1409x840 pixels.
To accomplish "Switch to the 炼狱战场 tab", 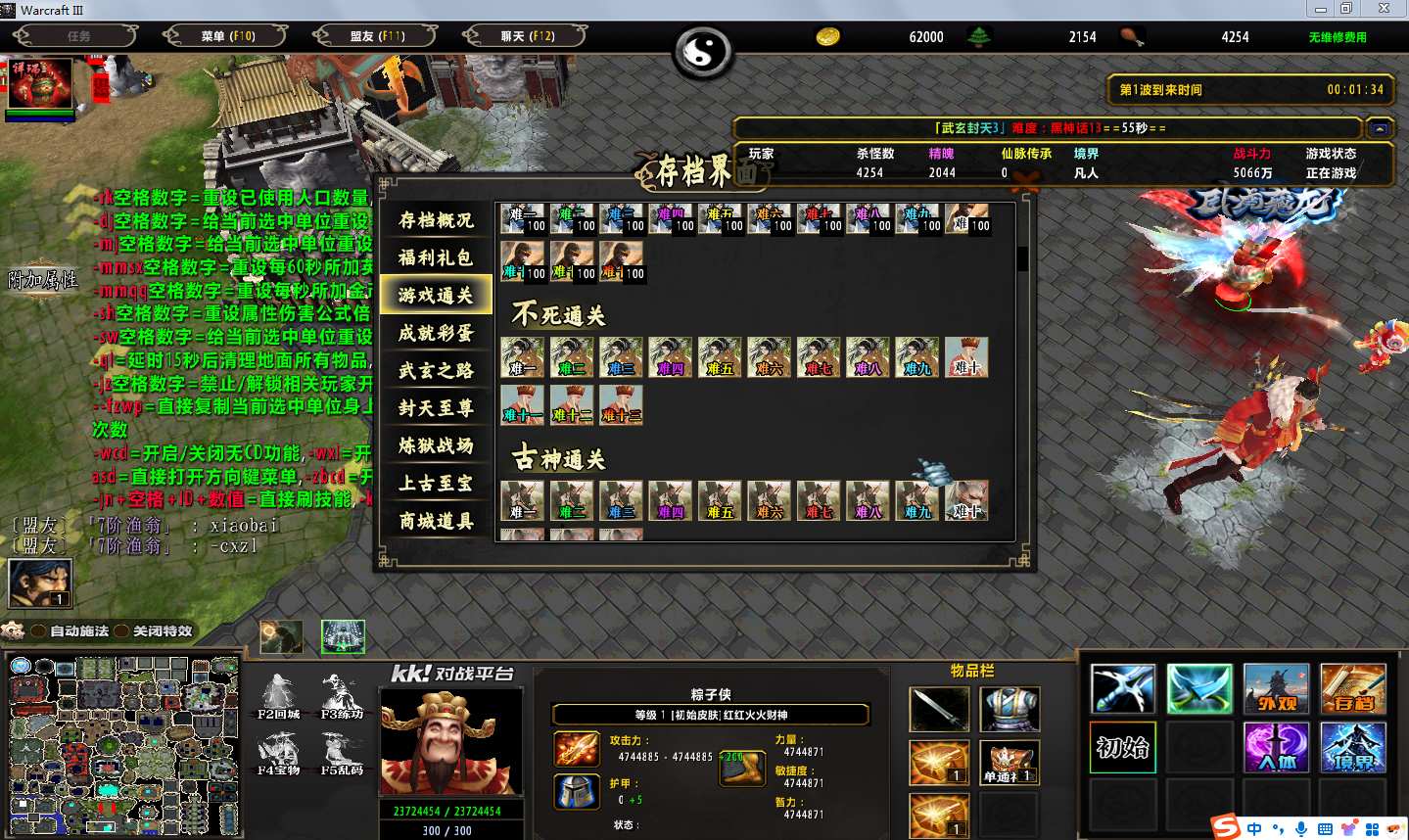I will tap(435, 445).
